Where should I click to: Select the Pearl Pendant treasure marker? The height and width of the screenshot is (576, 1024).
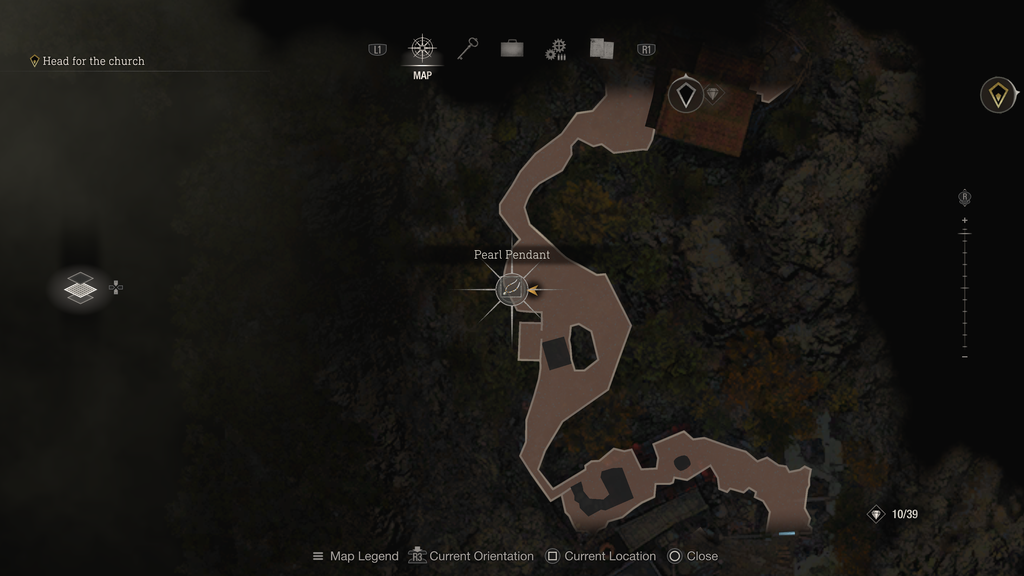[512, 290]
